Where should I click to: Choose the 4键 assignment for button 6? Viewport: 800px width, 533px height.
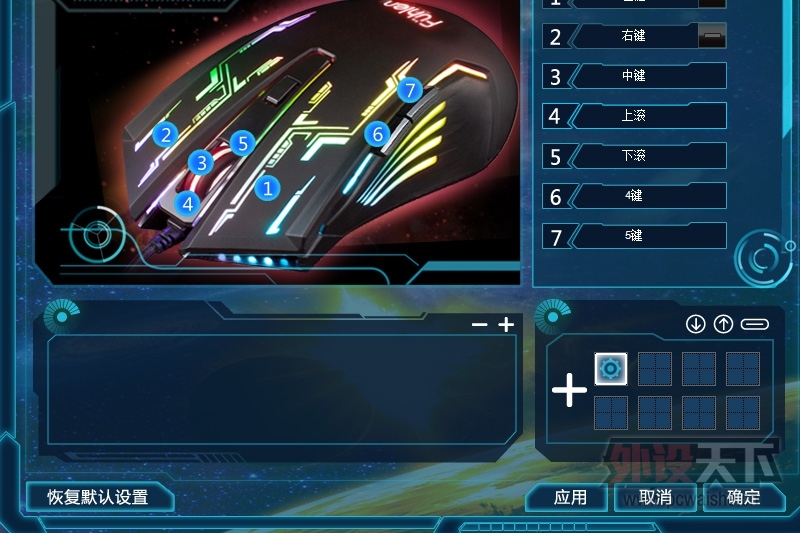[x=634, y=196]
